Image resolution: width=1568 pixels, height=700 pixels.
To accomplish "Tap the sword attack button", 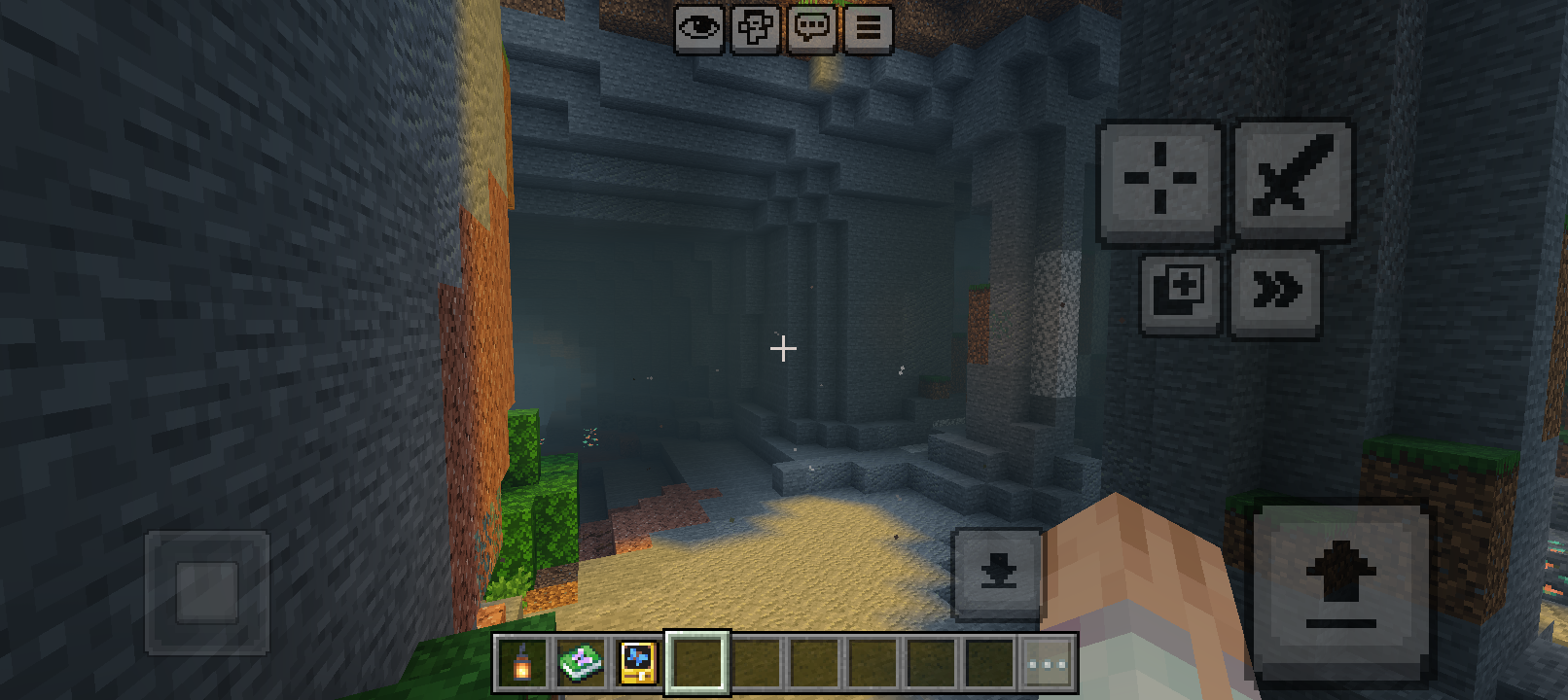I will [1293, 178].
